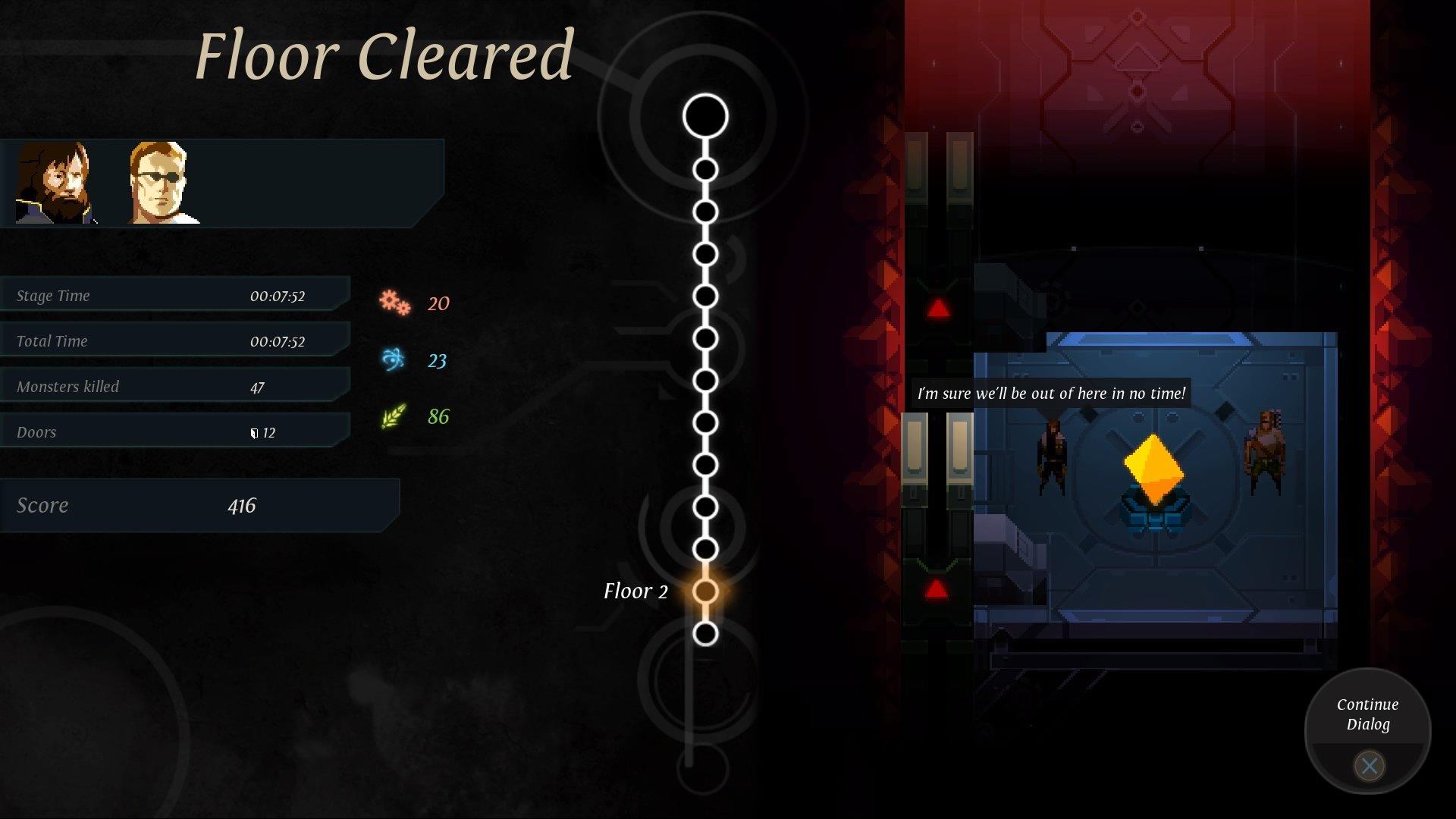Click the Floor Cleared title

383,55
